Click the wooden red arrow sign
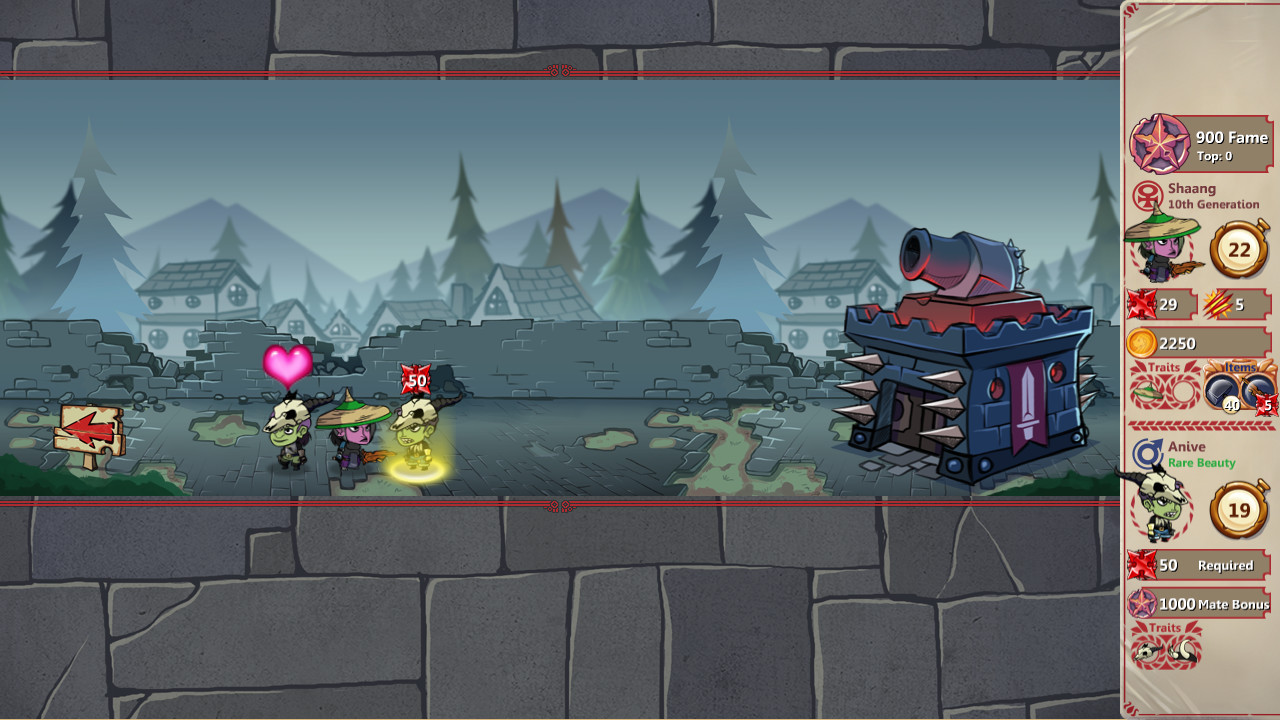Screen dimensions: 1280x720 (x=90, y=432)
